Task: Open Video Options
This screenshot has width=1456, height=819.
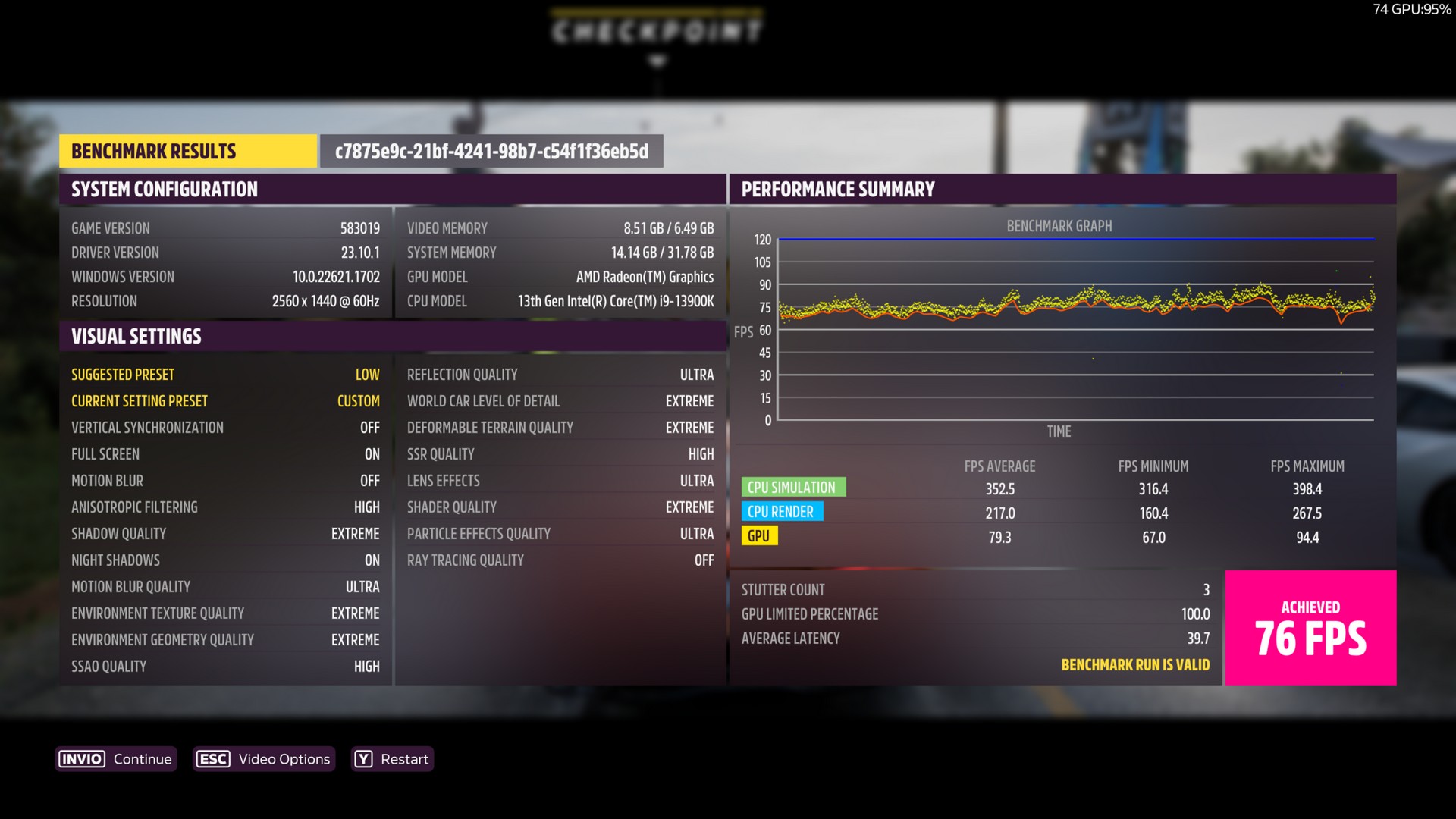Action: 263,759
